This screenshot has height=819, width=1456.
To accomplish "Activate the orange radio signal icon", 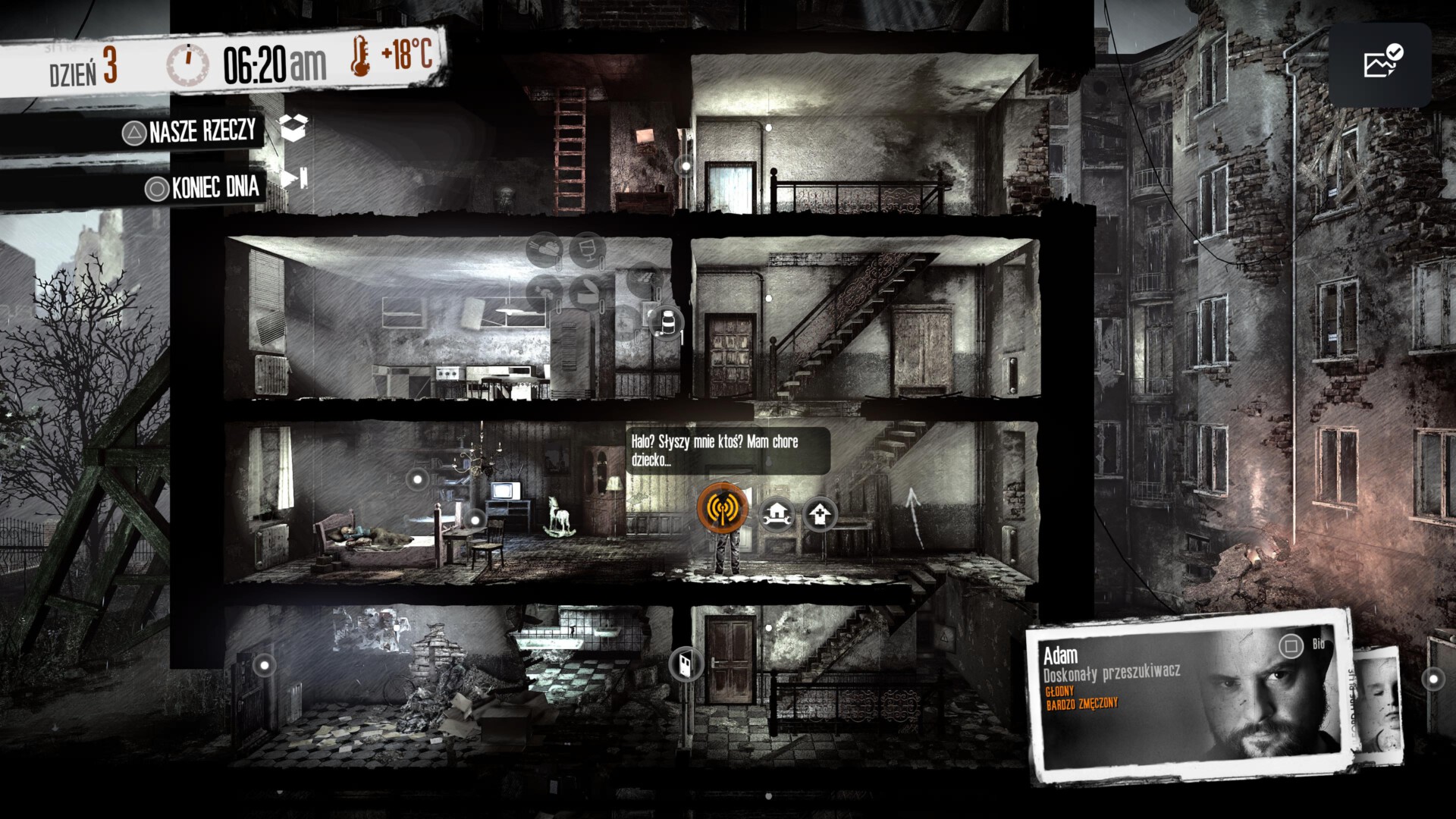I will point(722,508).
